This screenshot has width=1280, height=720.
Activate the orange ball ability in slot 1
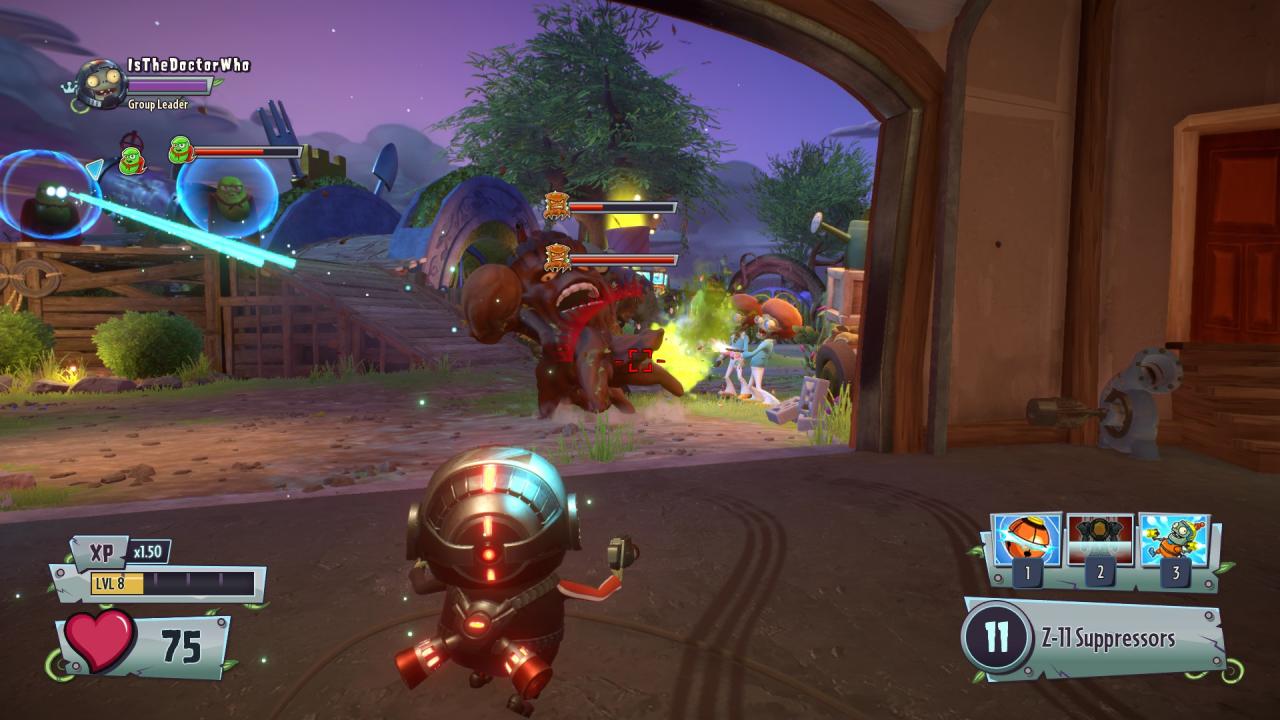click(1027, 541)
